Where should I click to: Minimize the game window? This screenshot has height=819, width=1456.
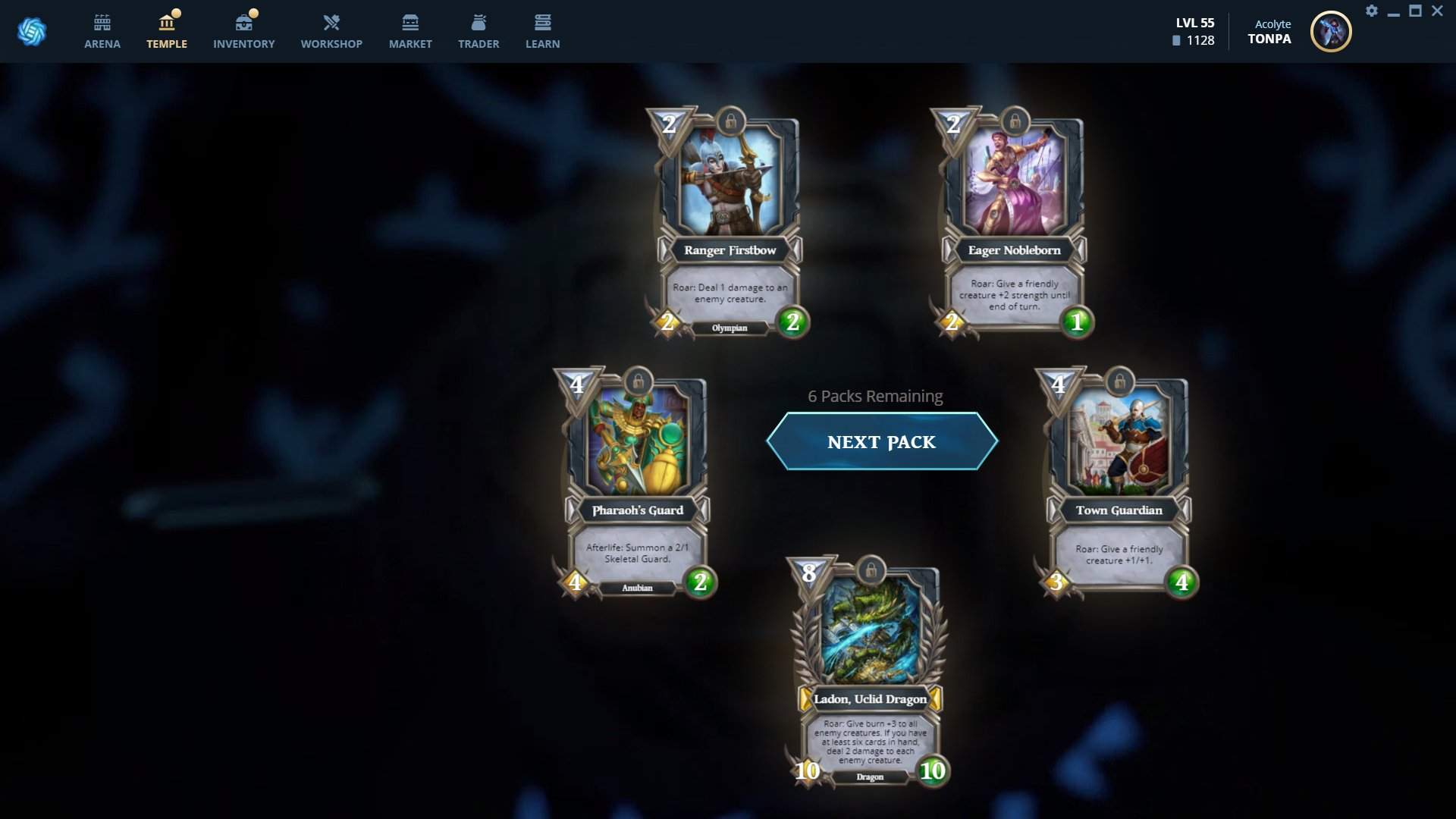pyautogui.click(x=1394, y=11)
